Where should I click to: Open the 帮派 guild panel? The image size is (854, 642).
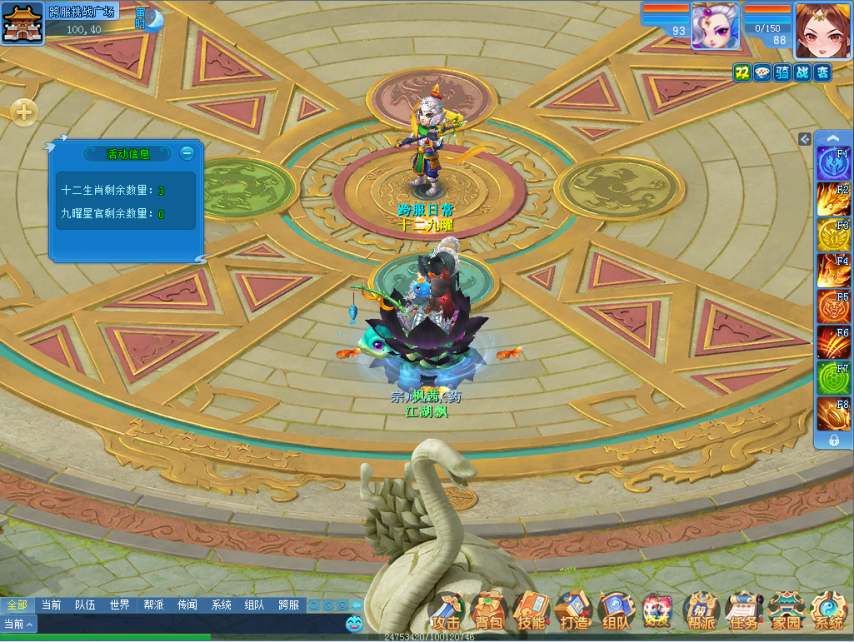point(701,609)
